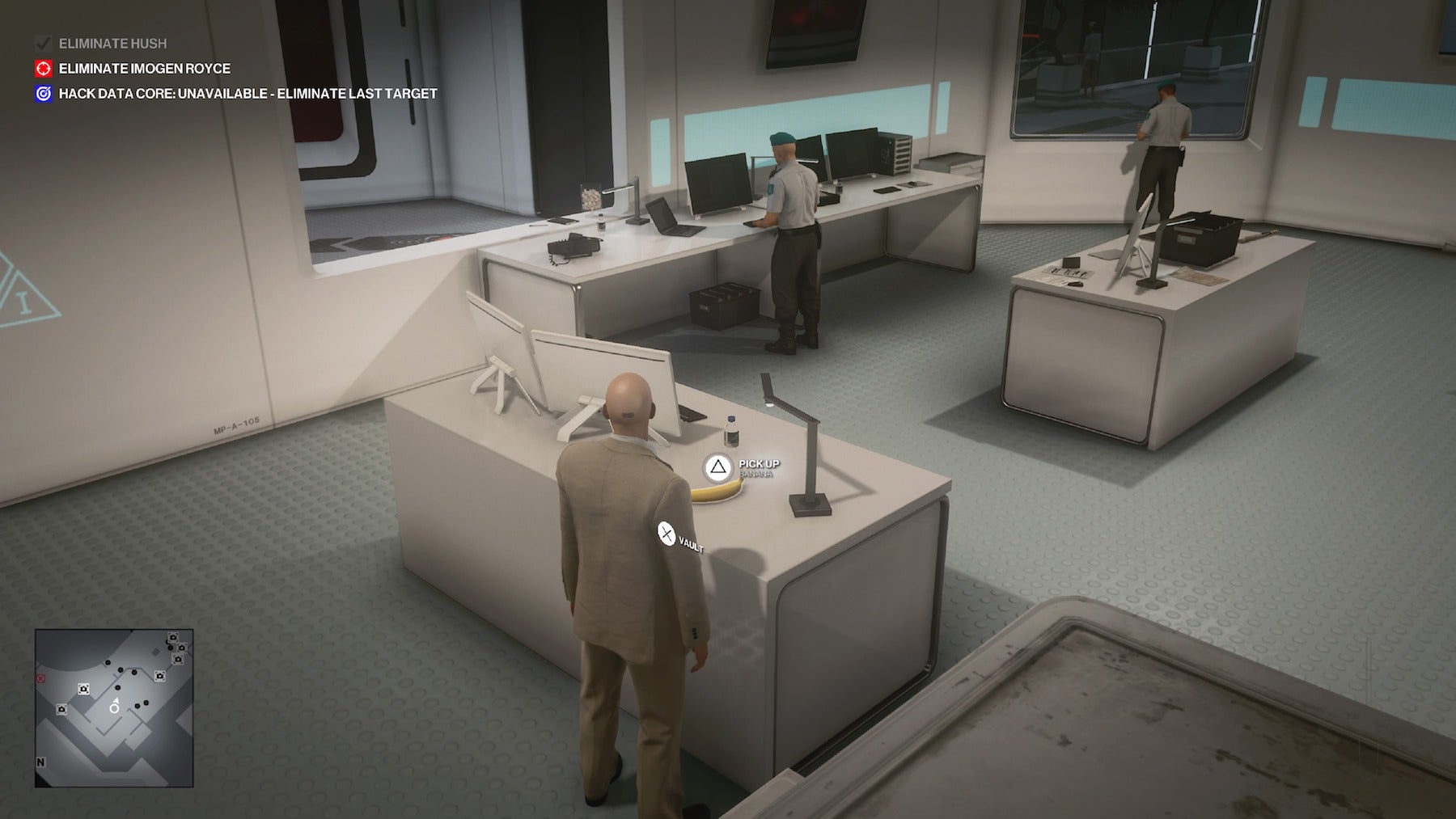Click the white player arrow marker on the minimap
This screenshot has height=819, width=1456.
[116, 700]
